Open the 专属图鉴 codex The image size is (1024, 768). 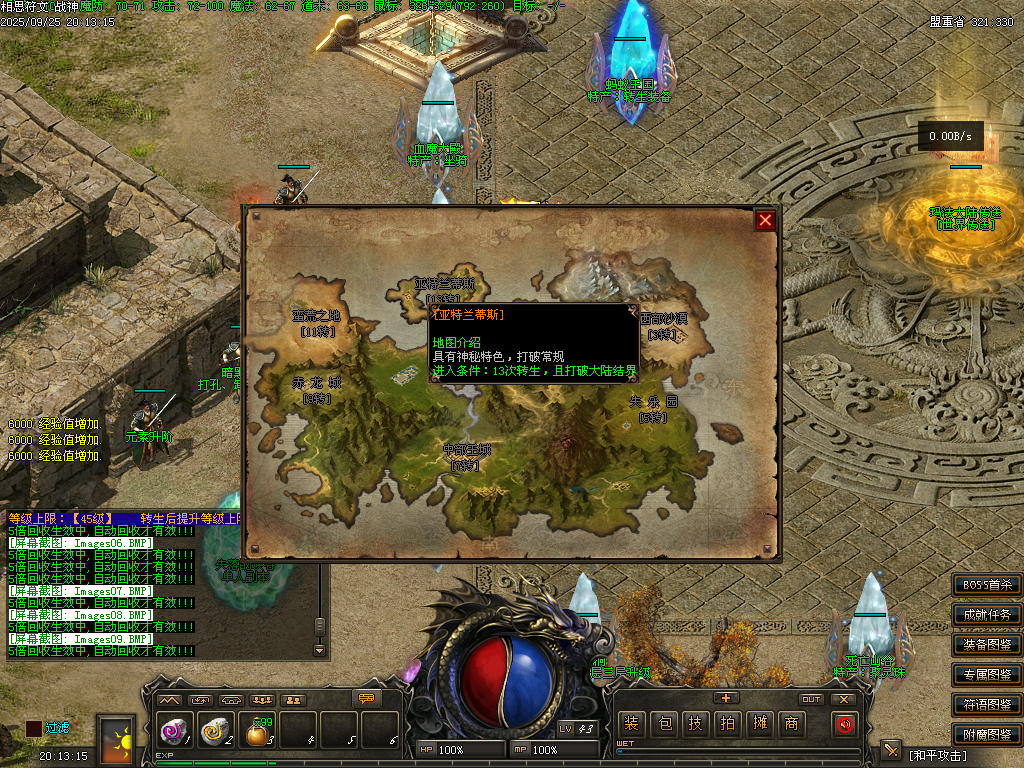(x=987, y=675)
